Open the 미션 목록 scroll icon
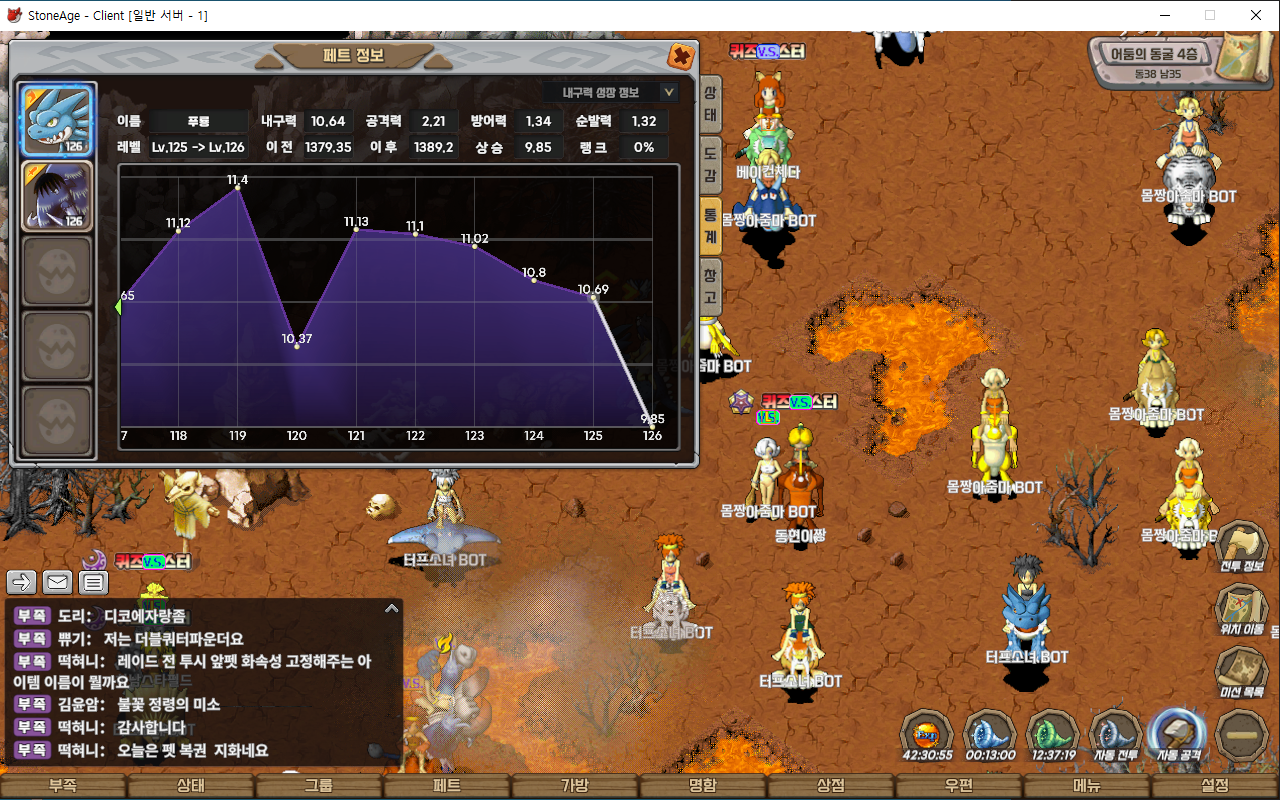This screenshot has width=1280, height=800. (1241, 670)
